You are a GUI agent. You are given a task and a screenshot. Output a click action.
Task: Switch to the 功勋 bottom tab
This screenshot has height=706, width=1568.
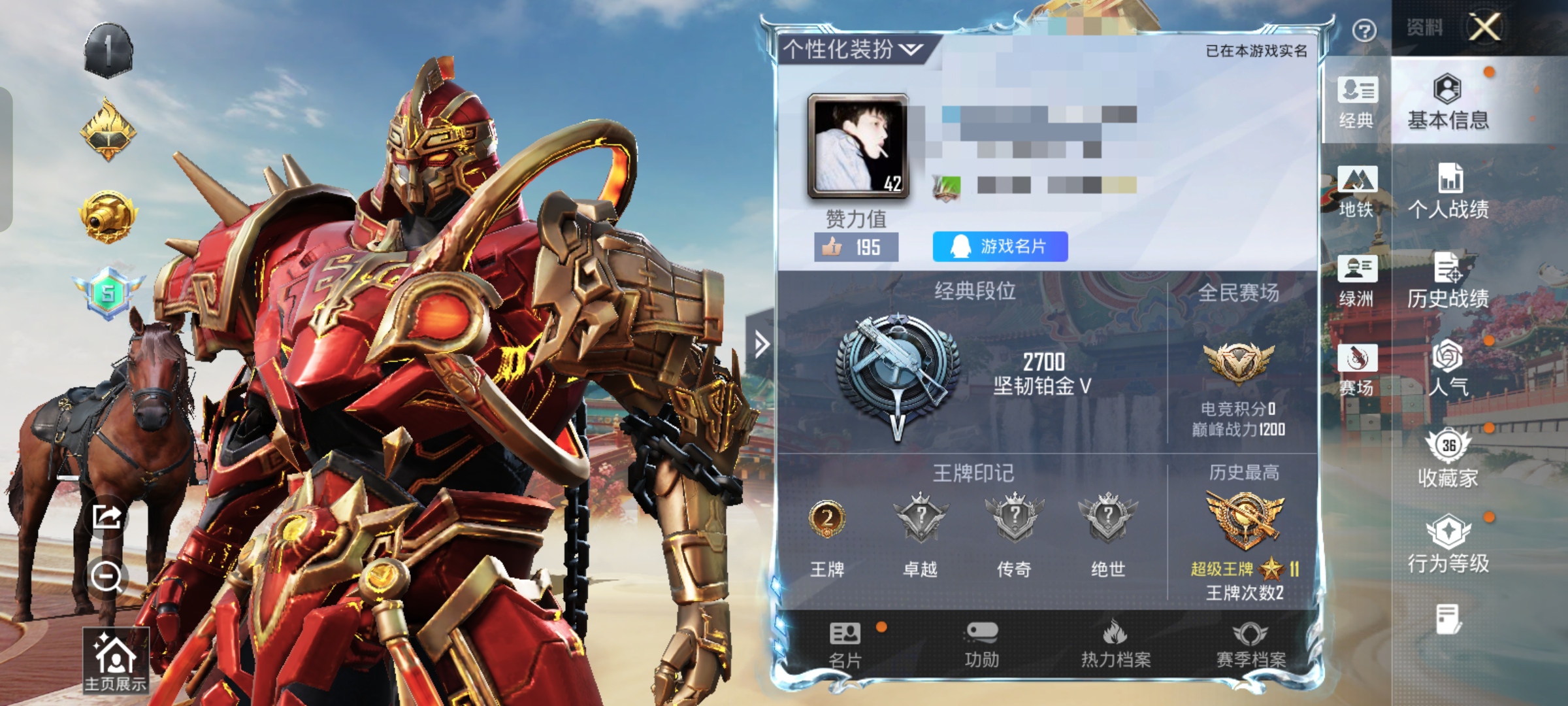[x=981, y=645]
